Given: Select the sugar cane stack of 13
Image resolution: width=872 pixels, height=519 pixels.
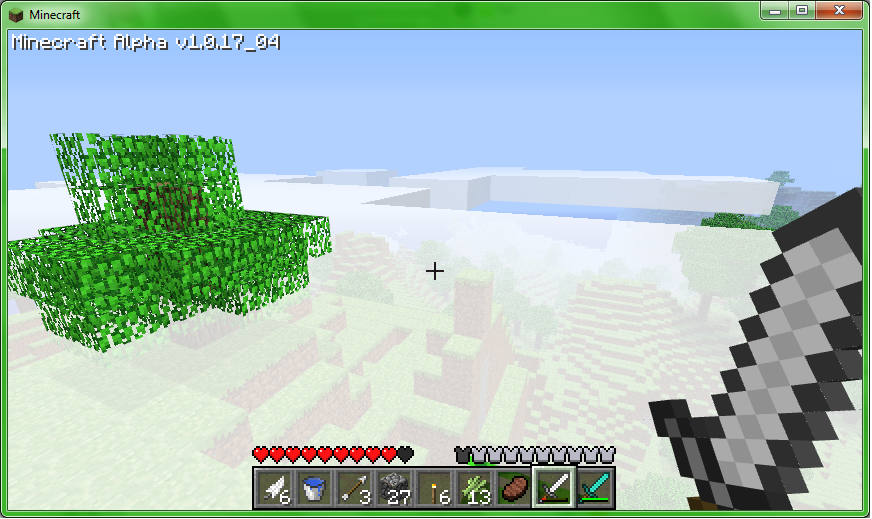Looking at the screenshot, I should (x=472, y=489).
